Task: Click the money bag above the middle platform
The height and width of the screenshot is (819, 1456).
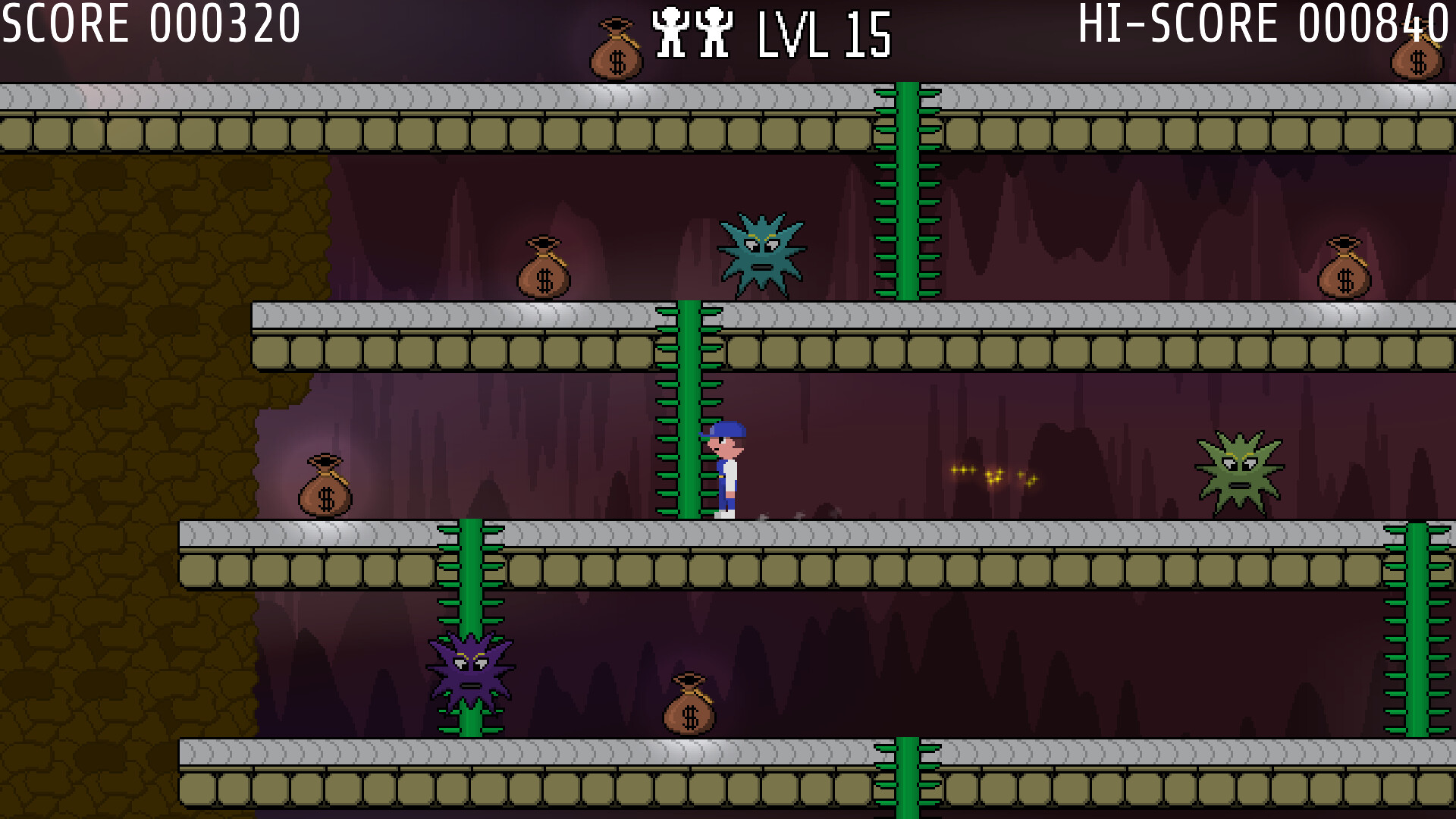Action: (544, 269)
